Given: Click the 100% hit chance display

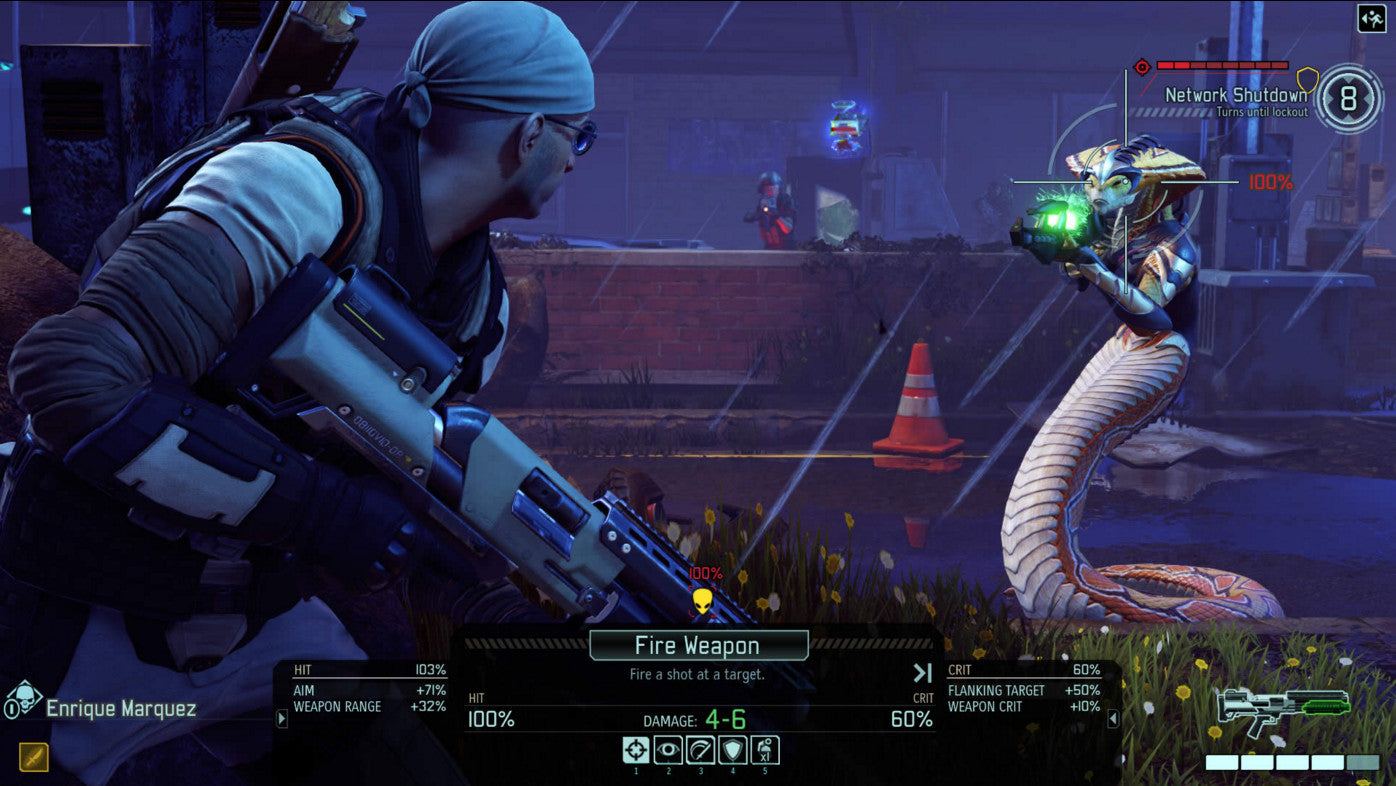Looking at the screenshot, I should click(489, 719).
